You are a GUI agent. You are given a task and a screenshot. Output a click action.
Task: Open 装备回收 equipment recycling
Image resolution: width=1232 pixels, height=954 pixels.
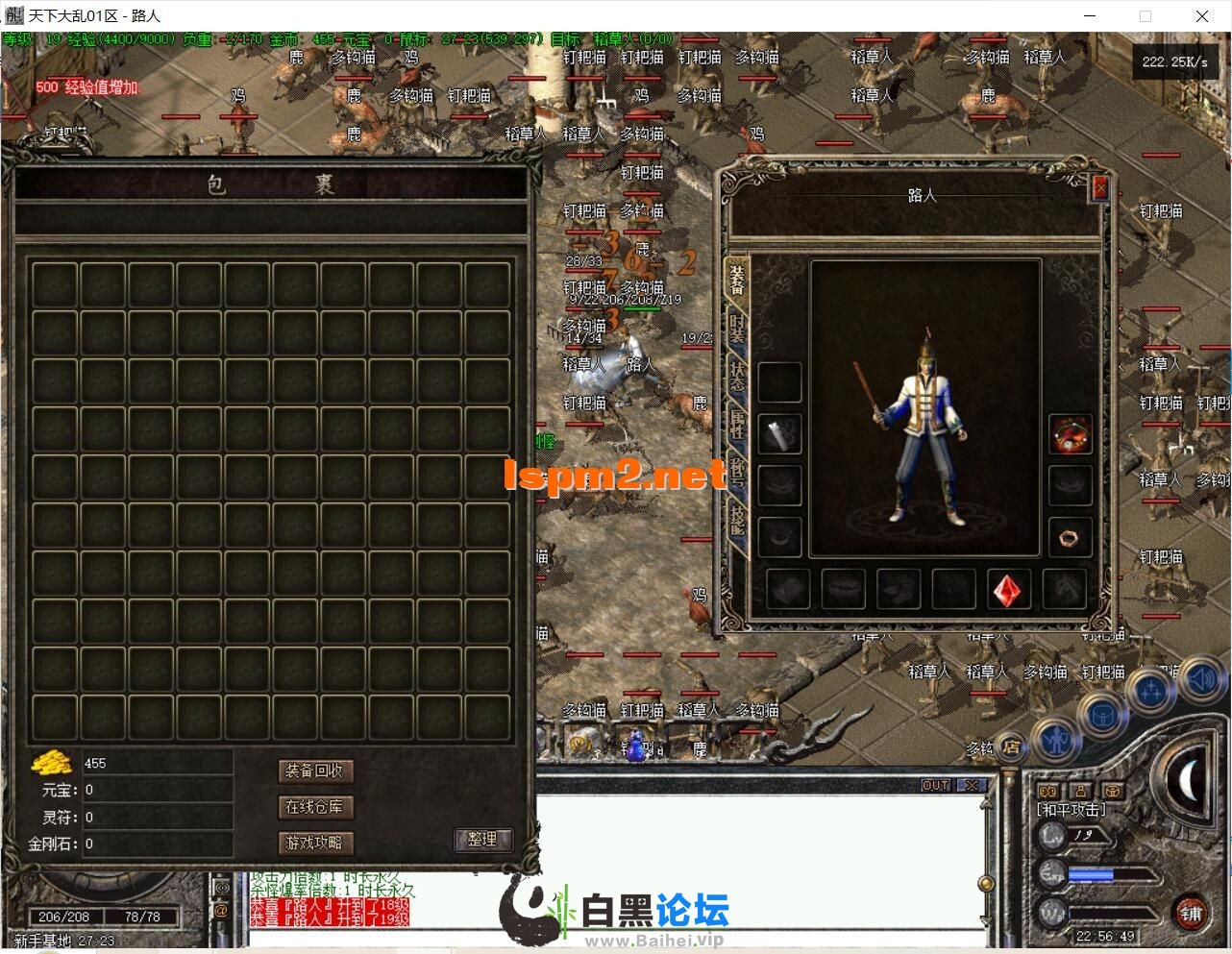click(314, 771)
